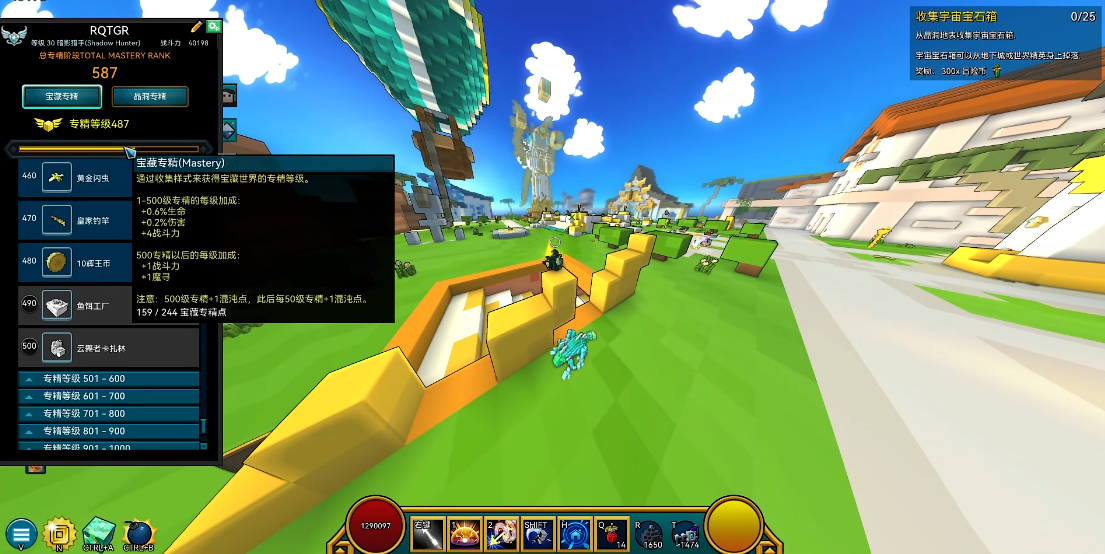Expand the 专精等级 801 - 900 section

point(108,431)
